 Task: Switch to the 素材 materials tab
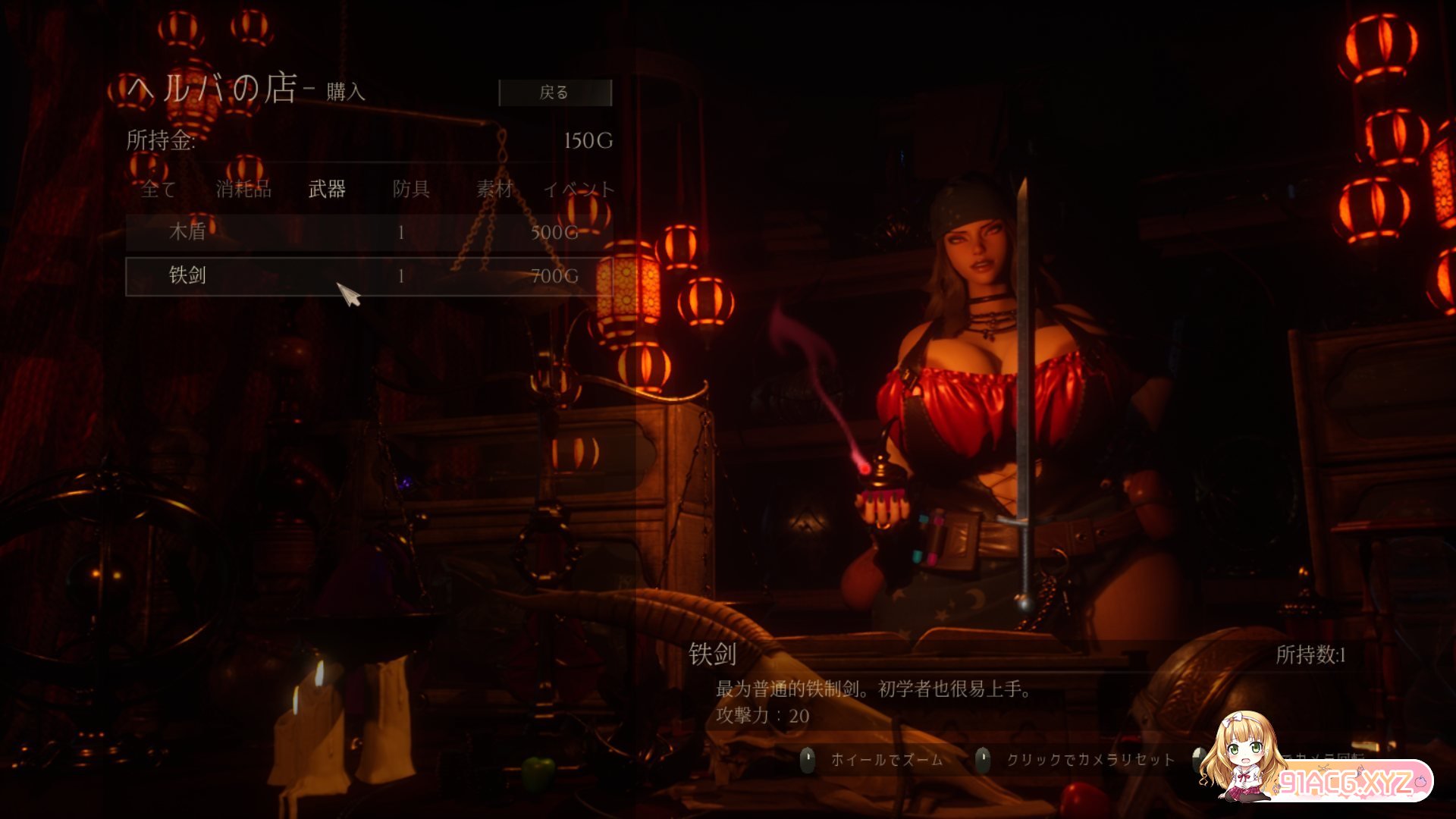point(494,189)
